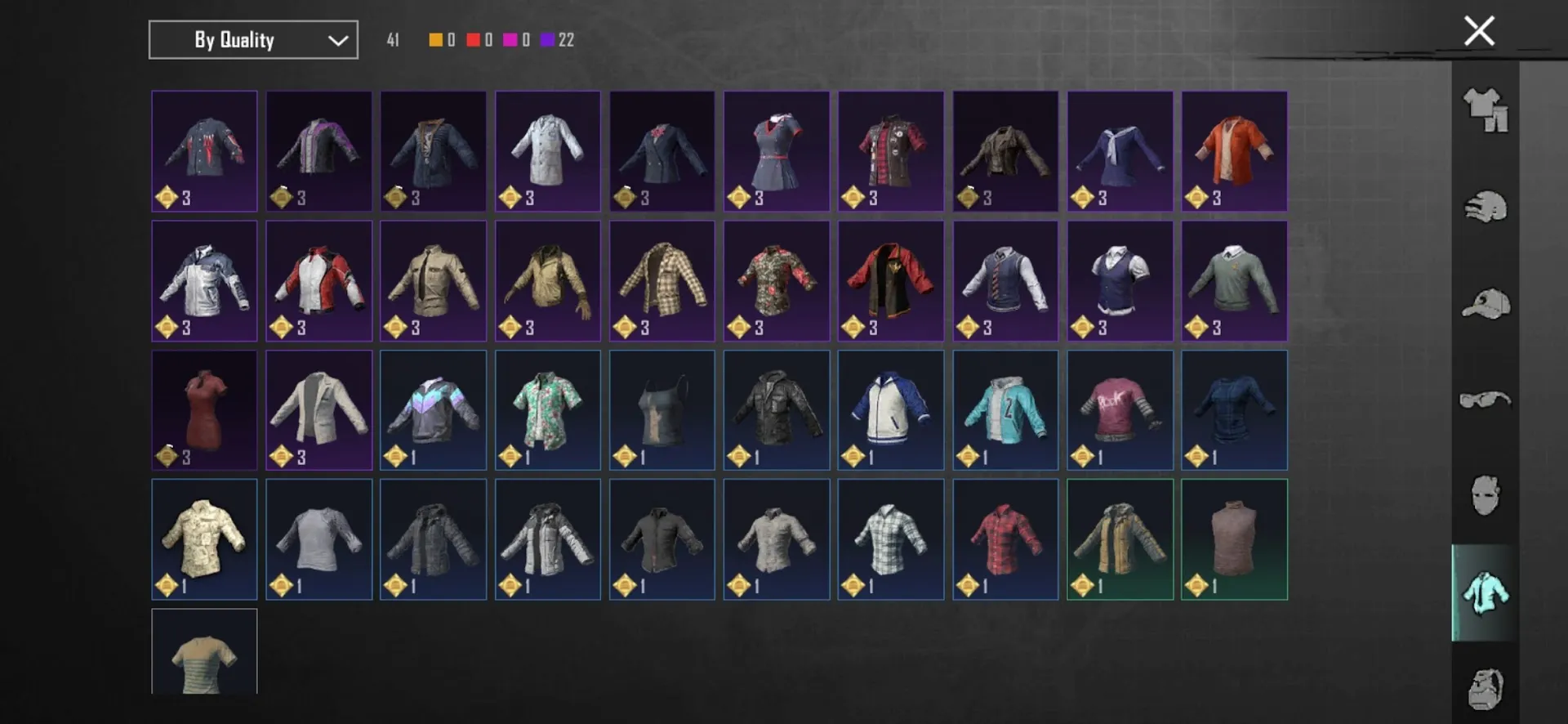This screenshot has height=724, width=1568.
Task: Close the wardrobe screen
Action: tap(1478, 31)
